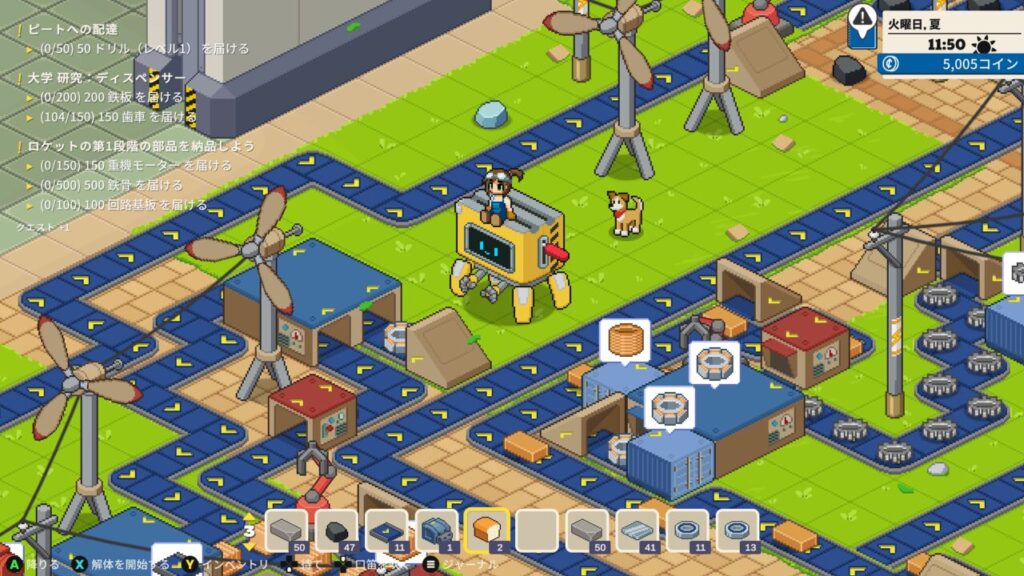The image size is (1024, 576).
Task: Open the 大学 研究：ディスペンサー quest entry
Action: point(105,77)
